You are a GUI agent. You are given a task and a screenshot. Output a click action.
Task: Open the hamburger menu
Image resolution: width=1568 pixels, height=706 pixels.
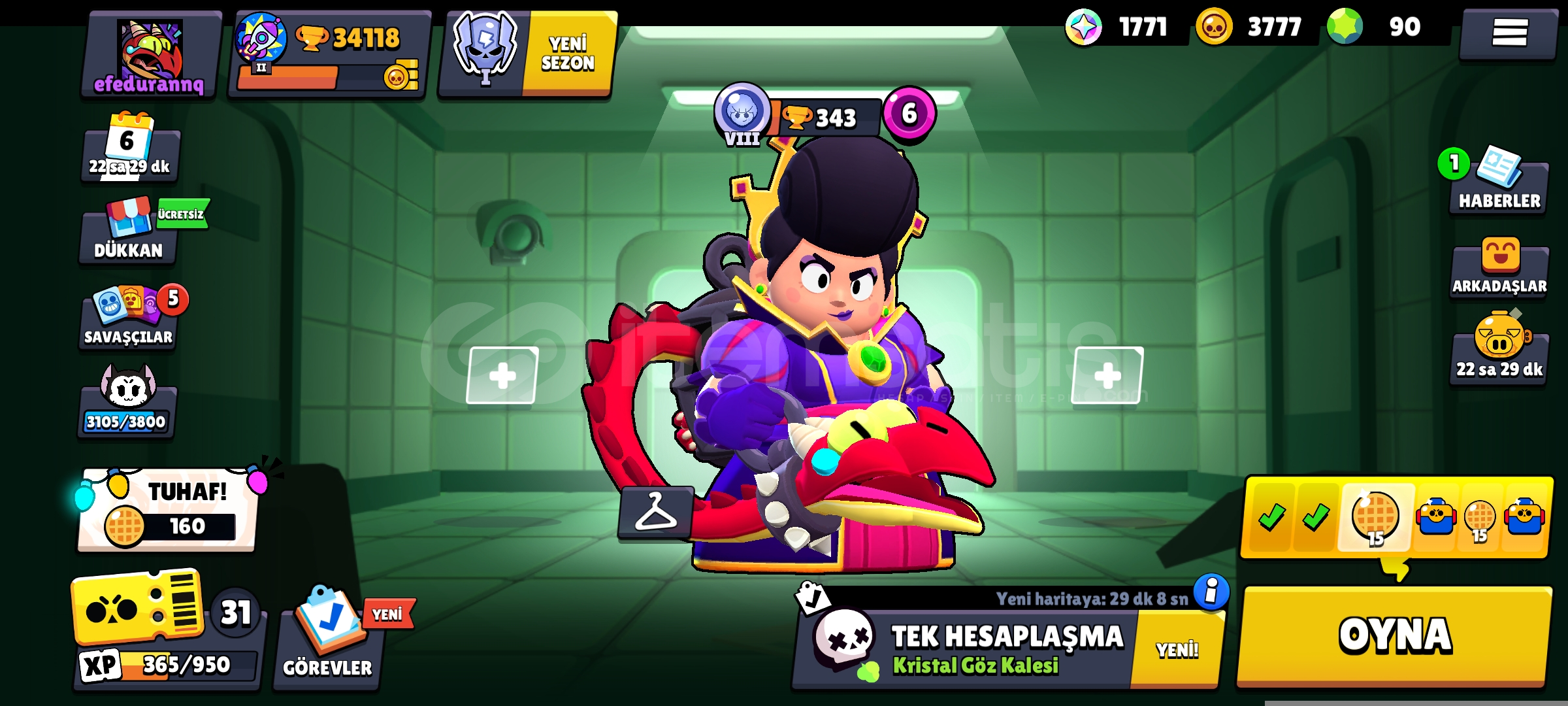1509,33
